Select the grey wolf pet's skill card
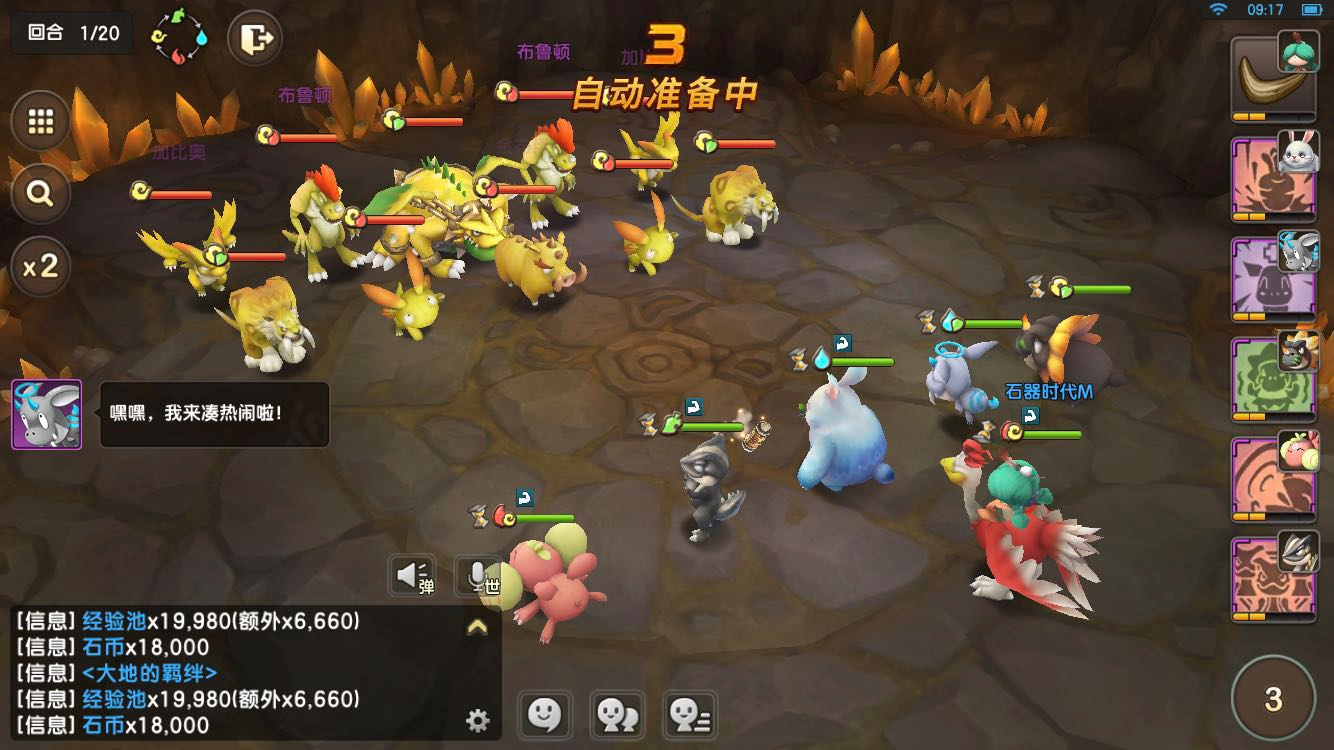The image size is (1334, 750). (1270, 579)
